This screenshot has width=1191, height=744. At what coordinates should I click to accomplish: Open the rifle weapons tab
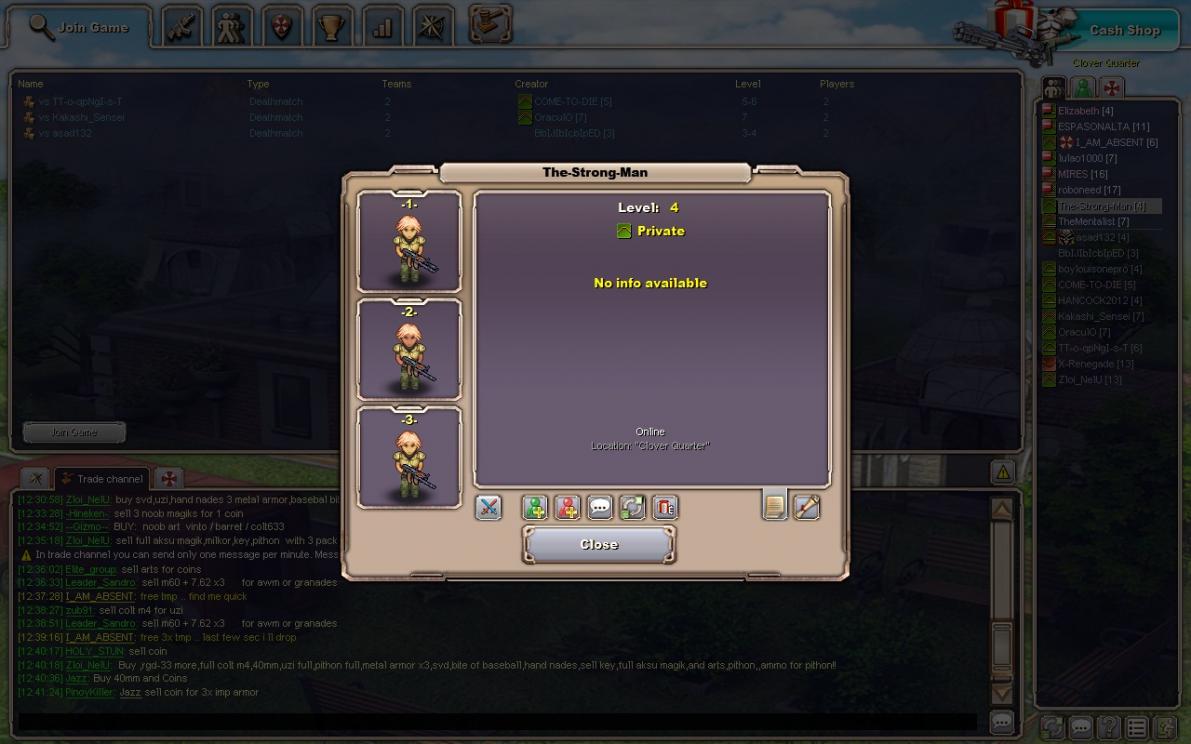(x=180, y=27)
